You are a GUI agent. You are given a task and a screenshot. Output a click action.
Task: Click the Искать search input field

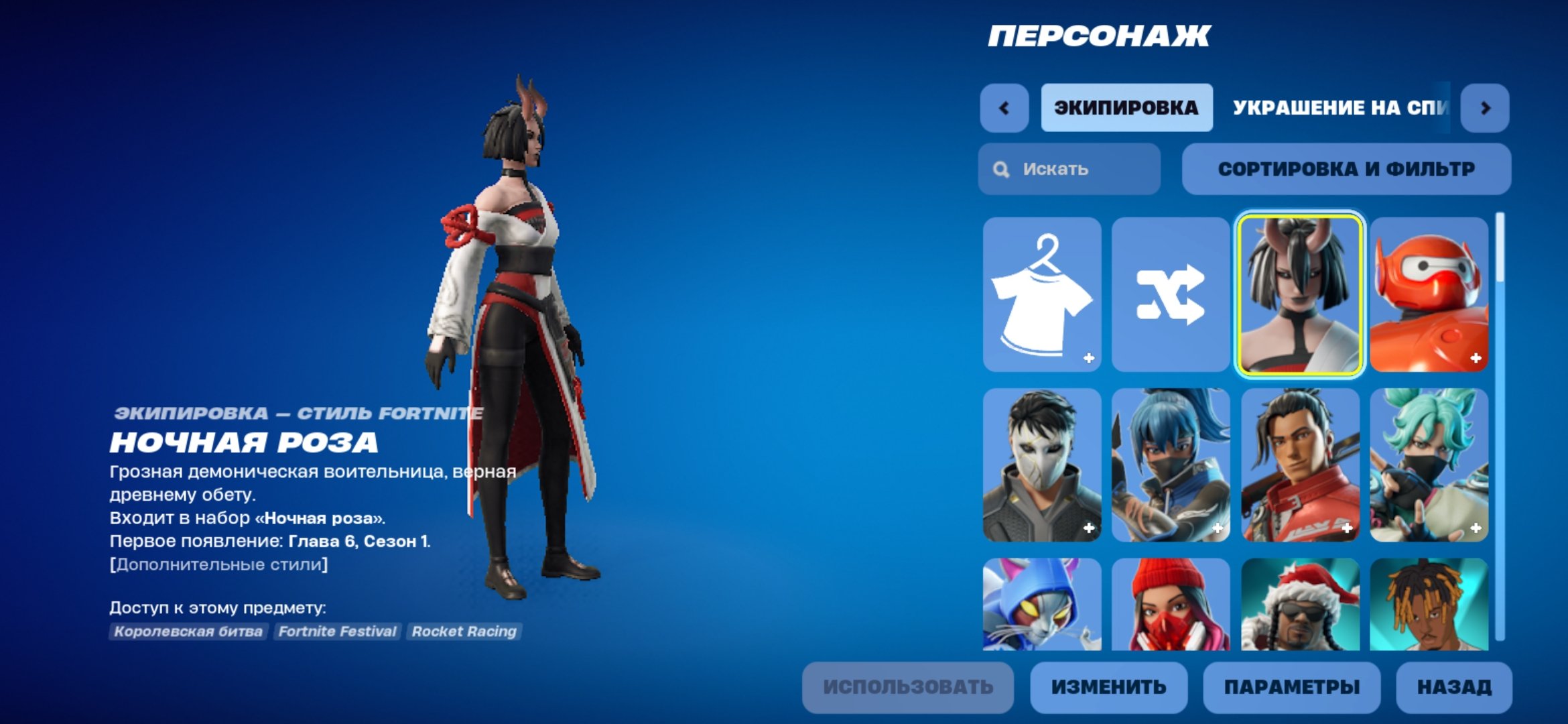point(1065,170)
